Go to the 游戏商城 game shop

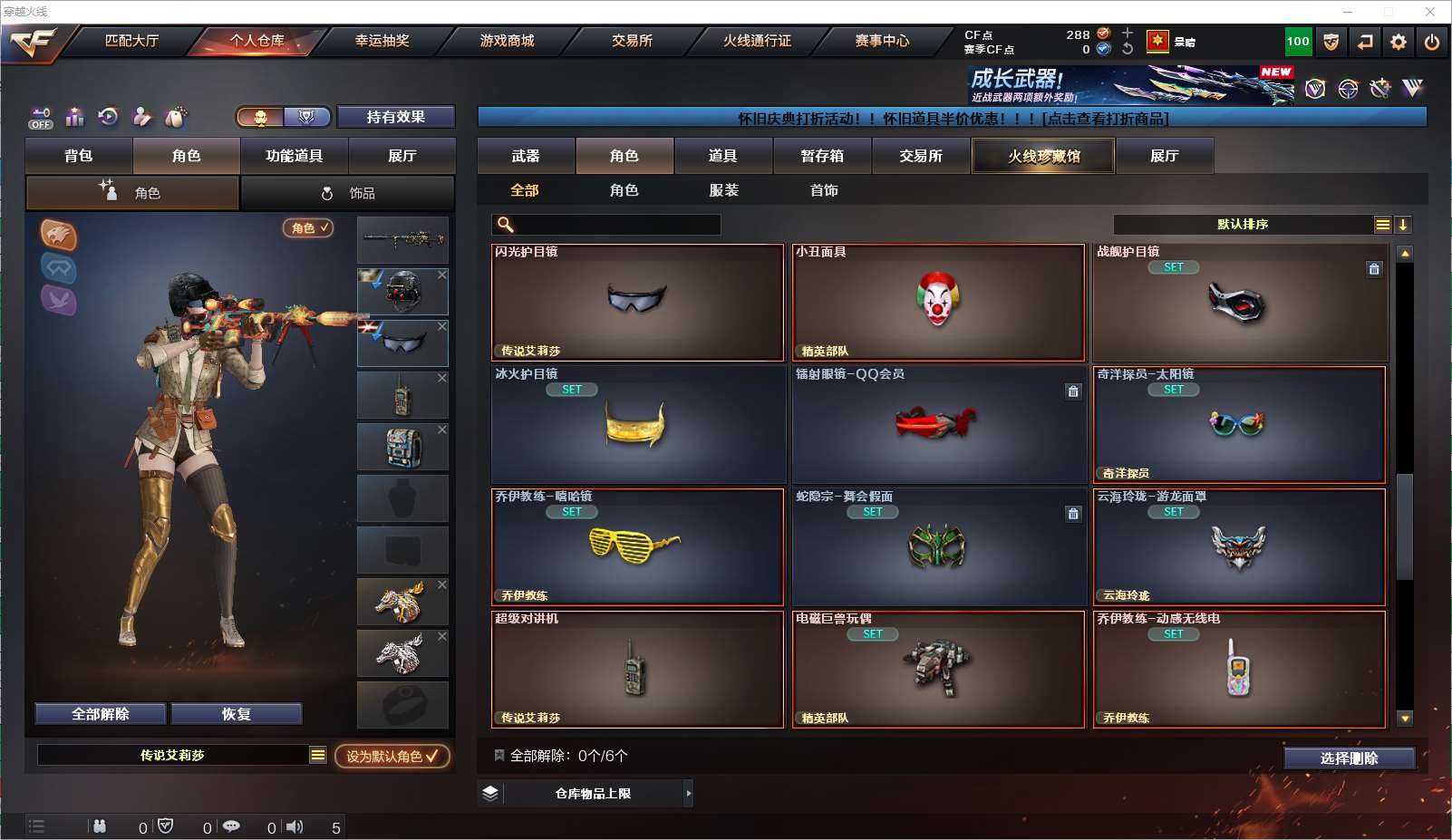[507, 41]
